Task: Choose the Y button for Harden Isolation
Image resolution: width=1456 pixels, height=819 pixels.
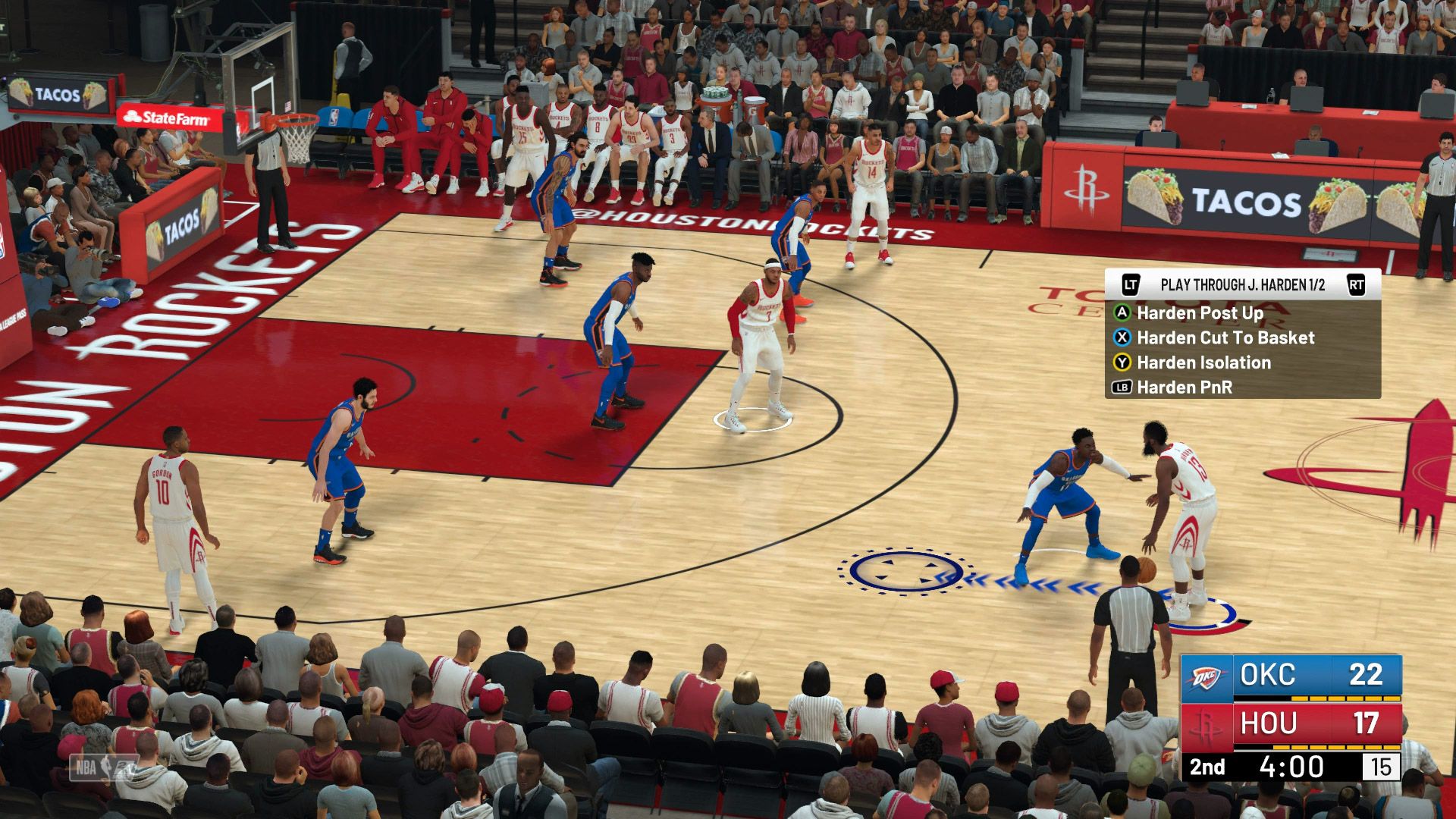Action: point(1122,362)
